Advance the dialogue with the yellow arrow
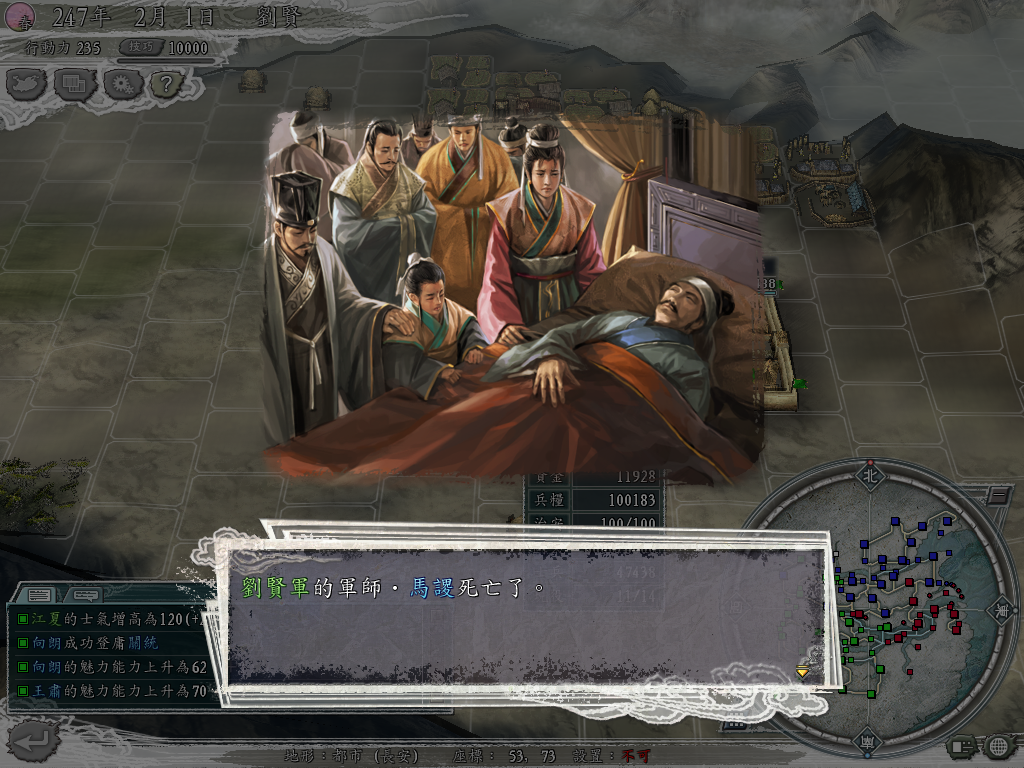Image resolution: width=1024 pixels, height=768 pixels. tap(802, 671)
